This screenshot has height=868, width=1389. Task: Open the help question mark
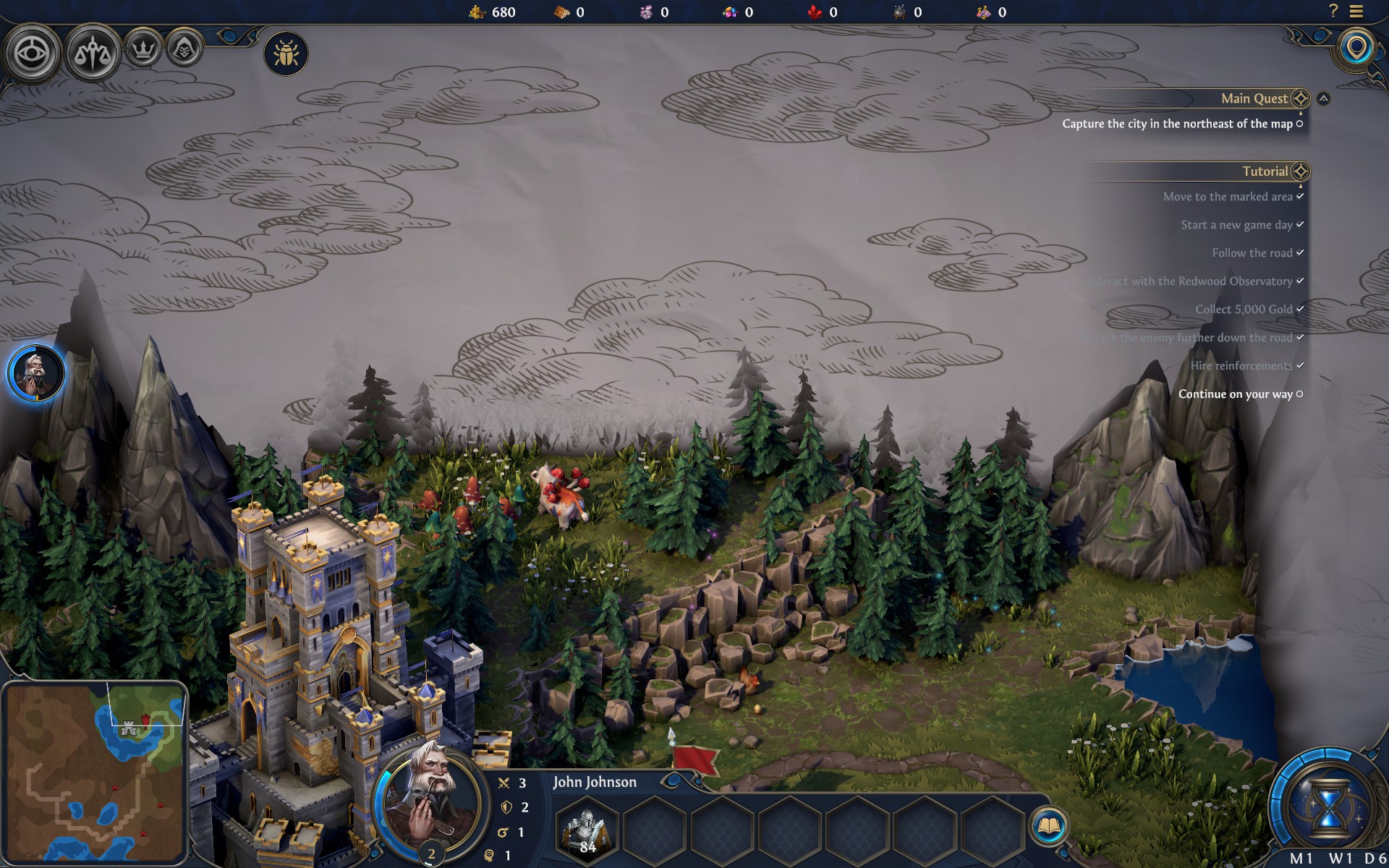pos(1333,11)
